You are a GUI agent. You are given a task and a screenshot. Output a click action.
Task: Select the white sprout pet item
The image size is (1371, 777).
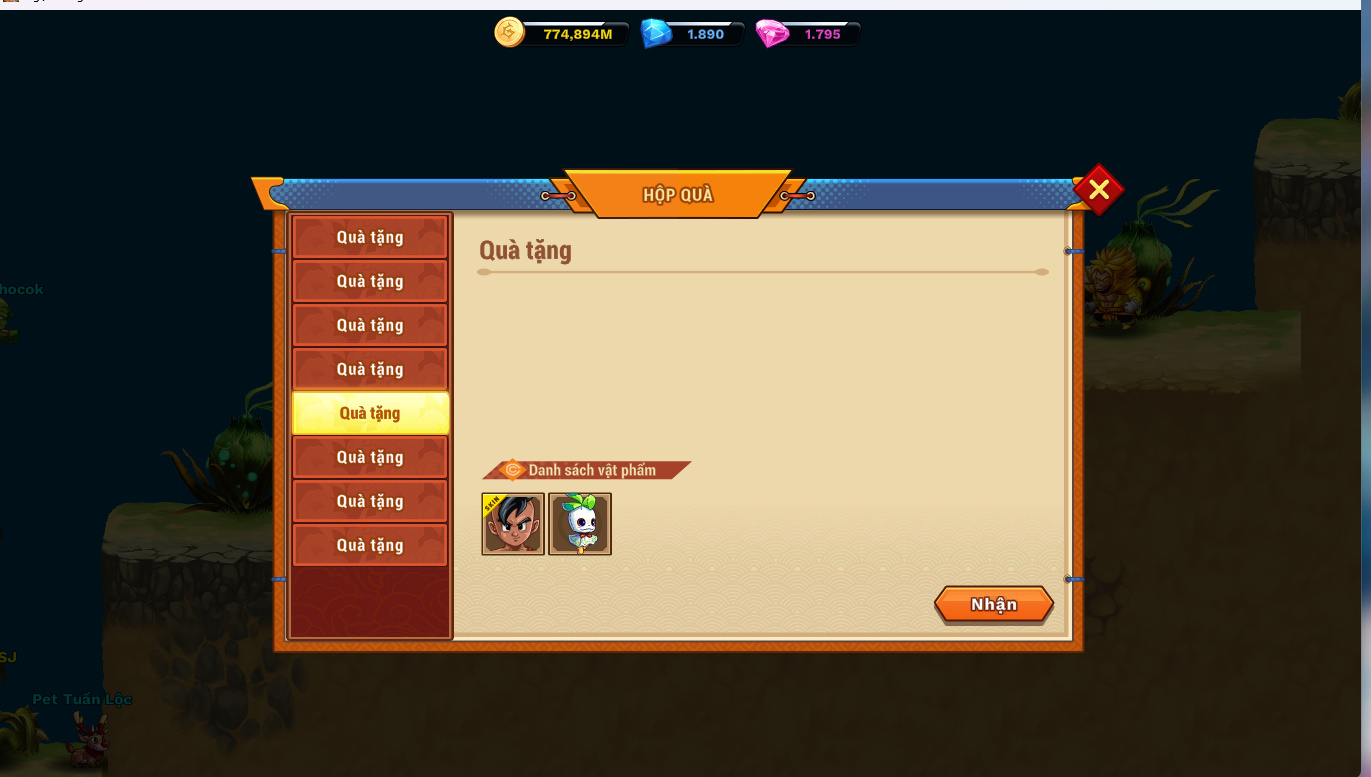pos(580,524)
